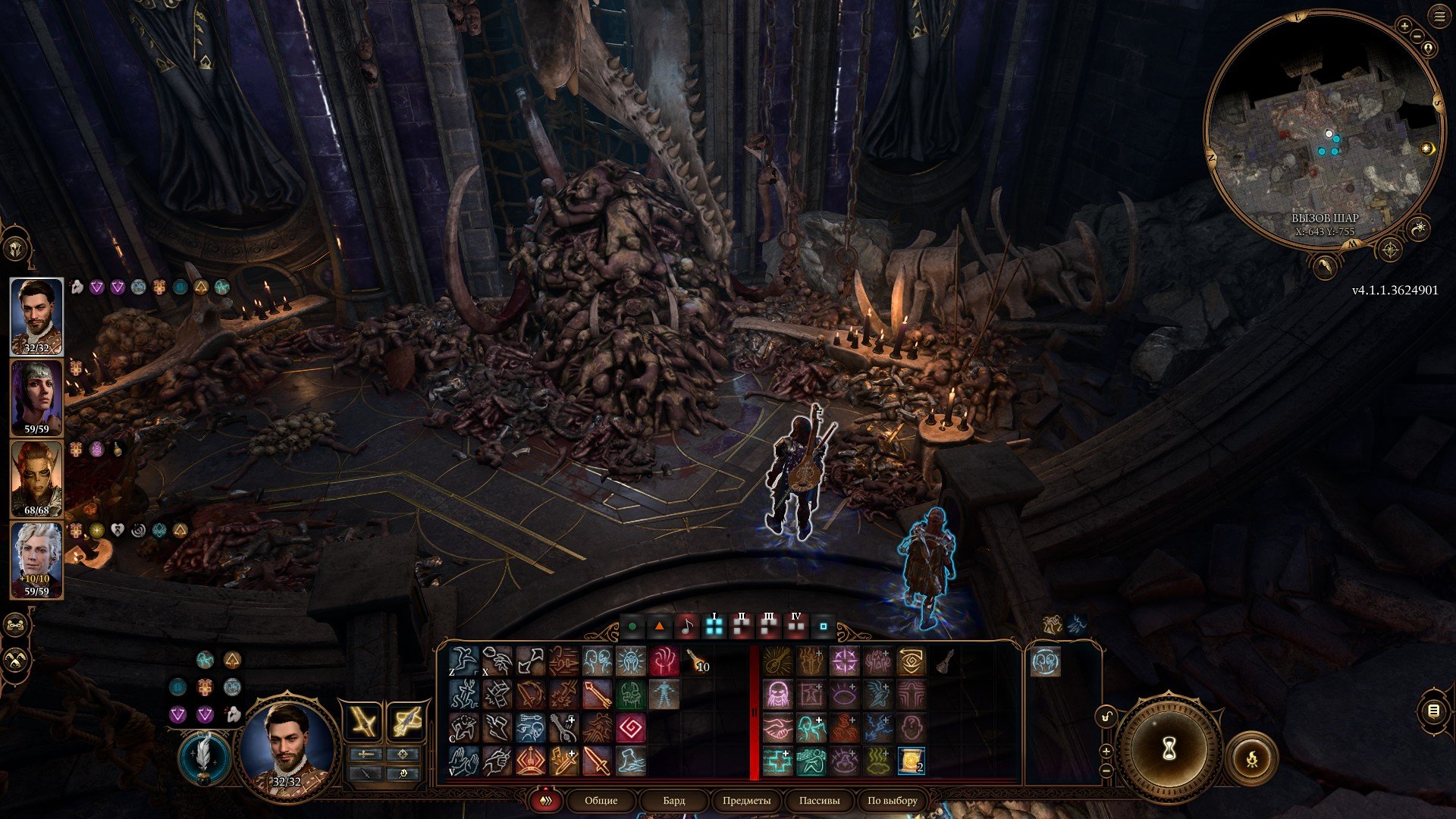Activate the handshake spell icon
Screen dimensions: 1456x819
[x=777, y=727]
